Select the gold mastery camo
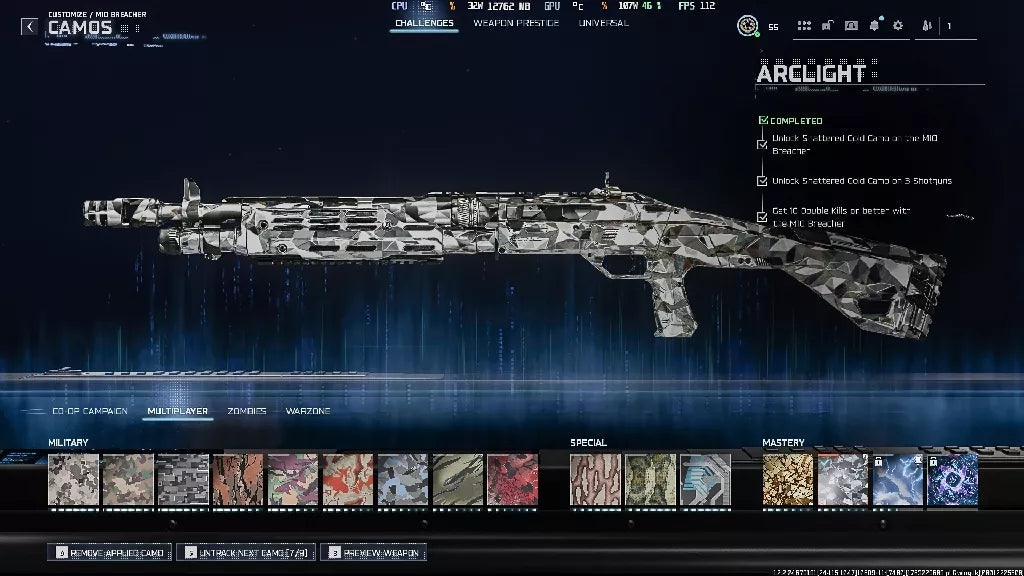Screen dimensions: 1024x576 [788, 480]
